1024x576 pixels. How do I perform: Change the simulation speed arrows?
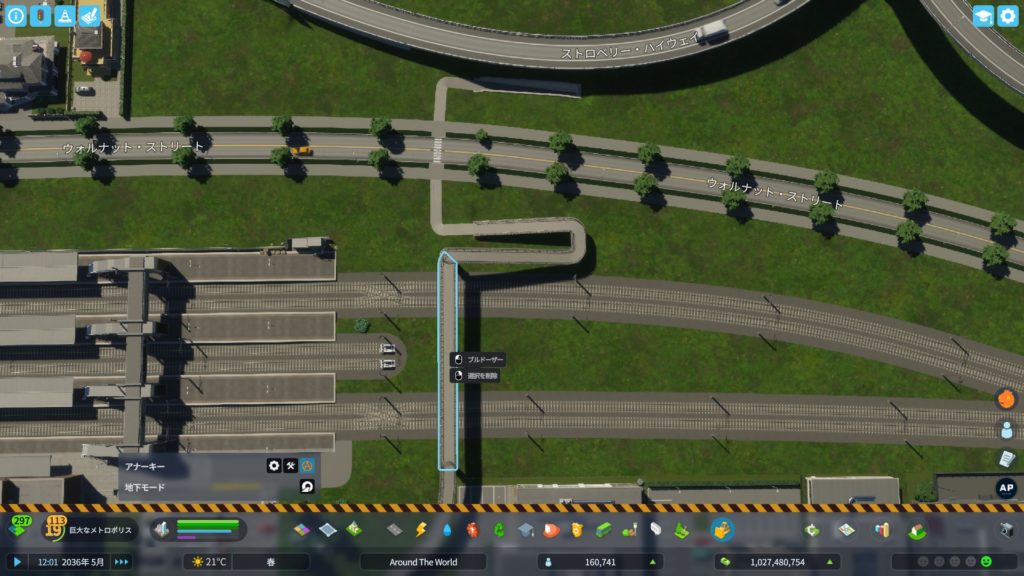click(x=121, y=562)
